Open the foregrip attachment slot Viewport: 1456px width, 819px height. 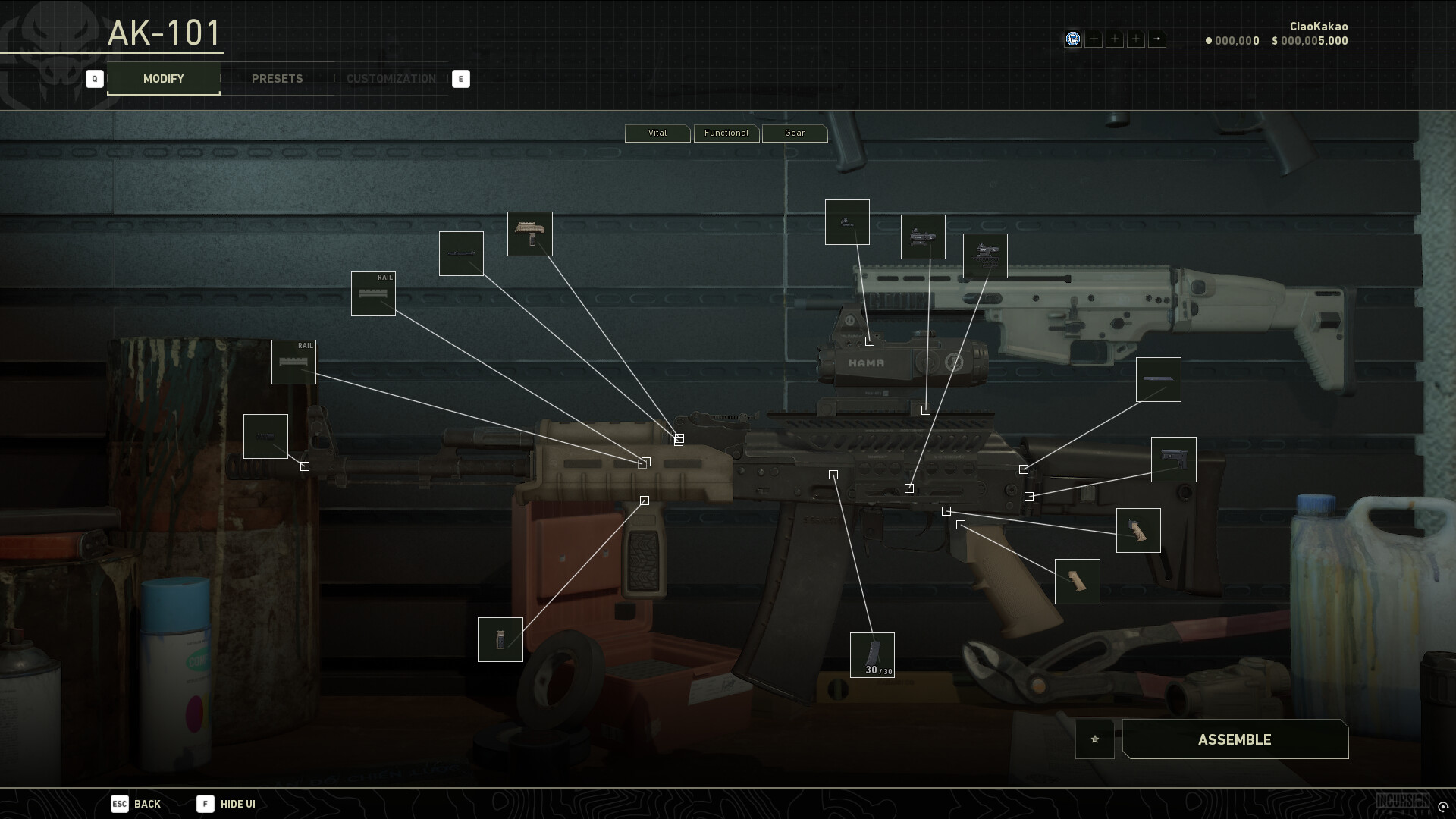point(500,639)
